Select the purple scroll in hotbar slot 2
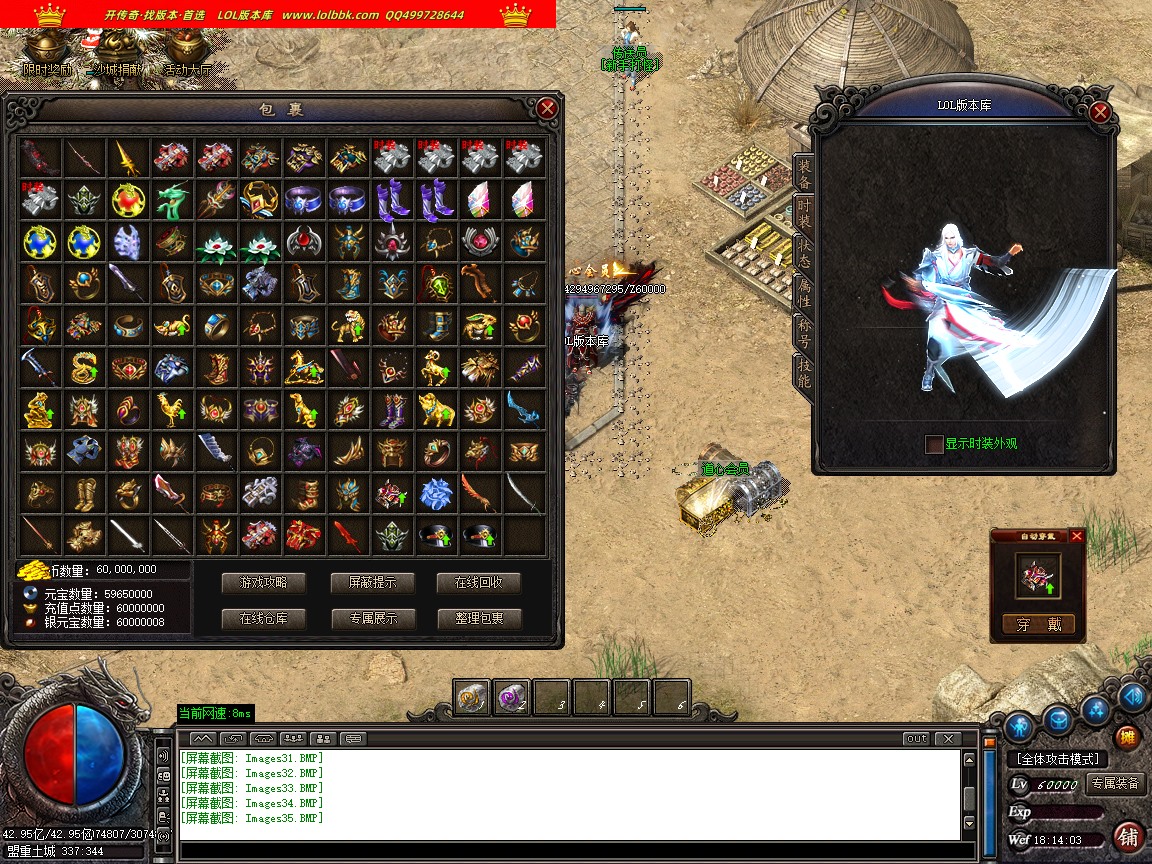This screenshot has height=864, width=1152. pos(511,698)
